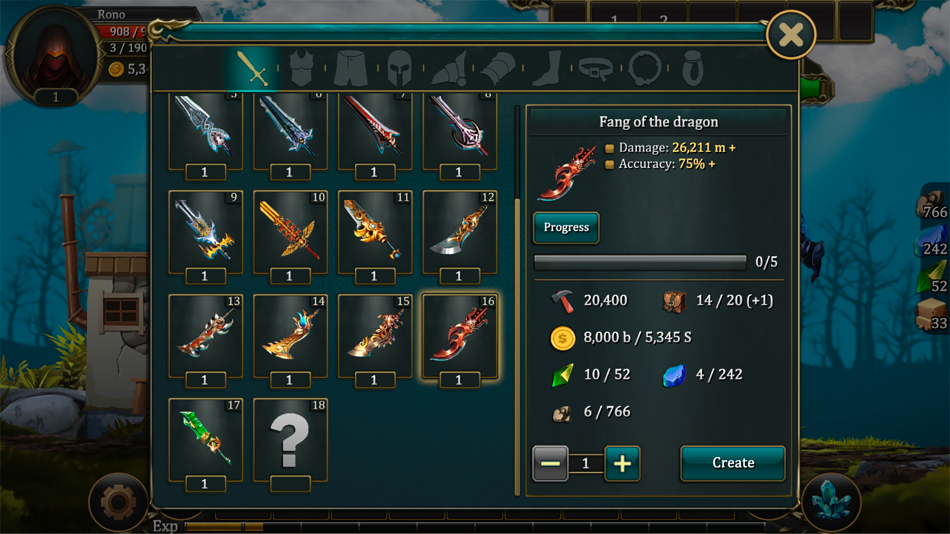Decrease the crafting quantity with minus
This screenshot has height=534, width=950.
point(550,463)
